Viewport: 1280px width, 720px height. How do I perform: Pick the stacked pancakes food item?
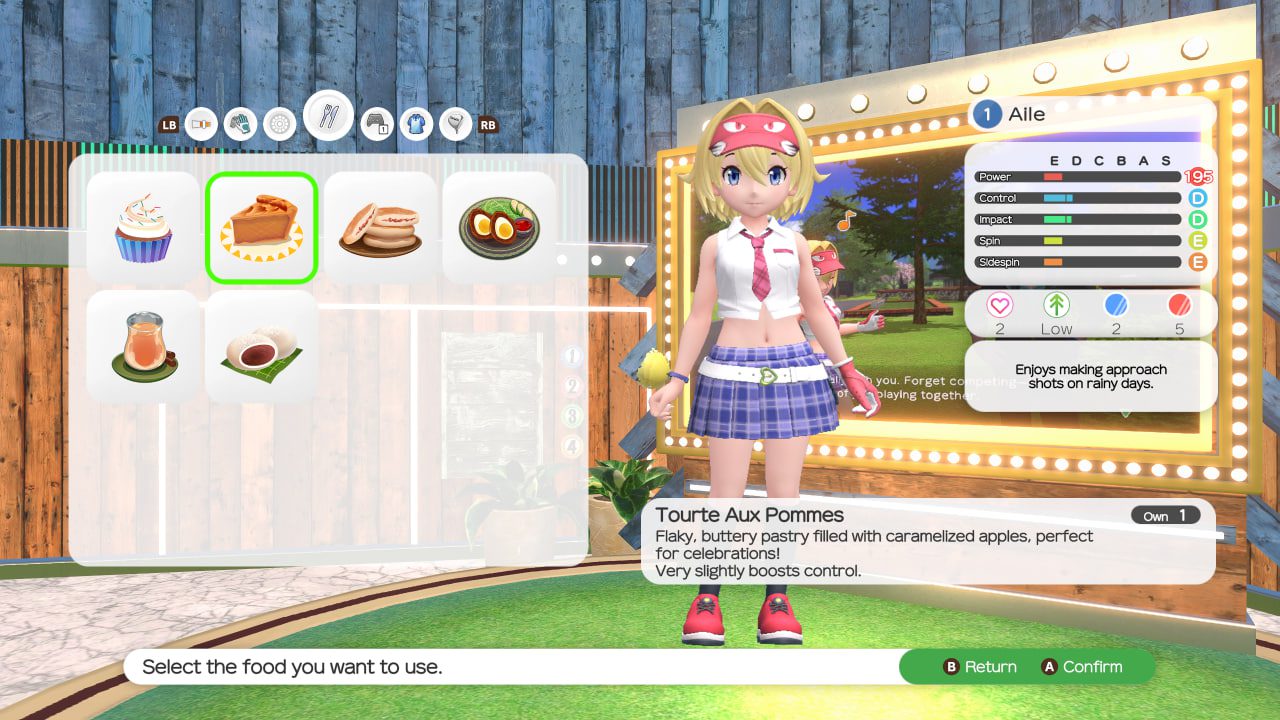381,228
